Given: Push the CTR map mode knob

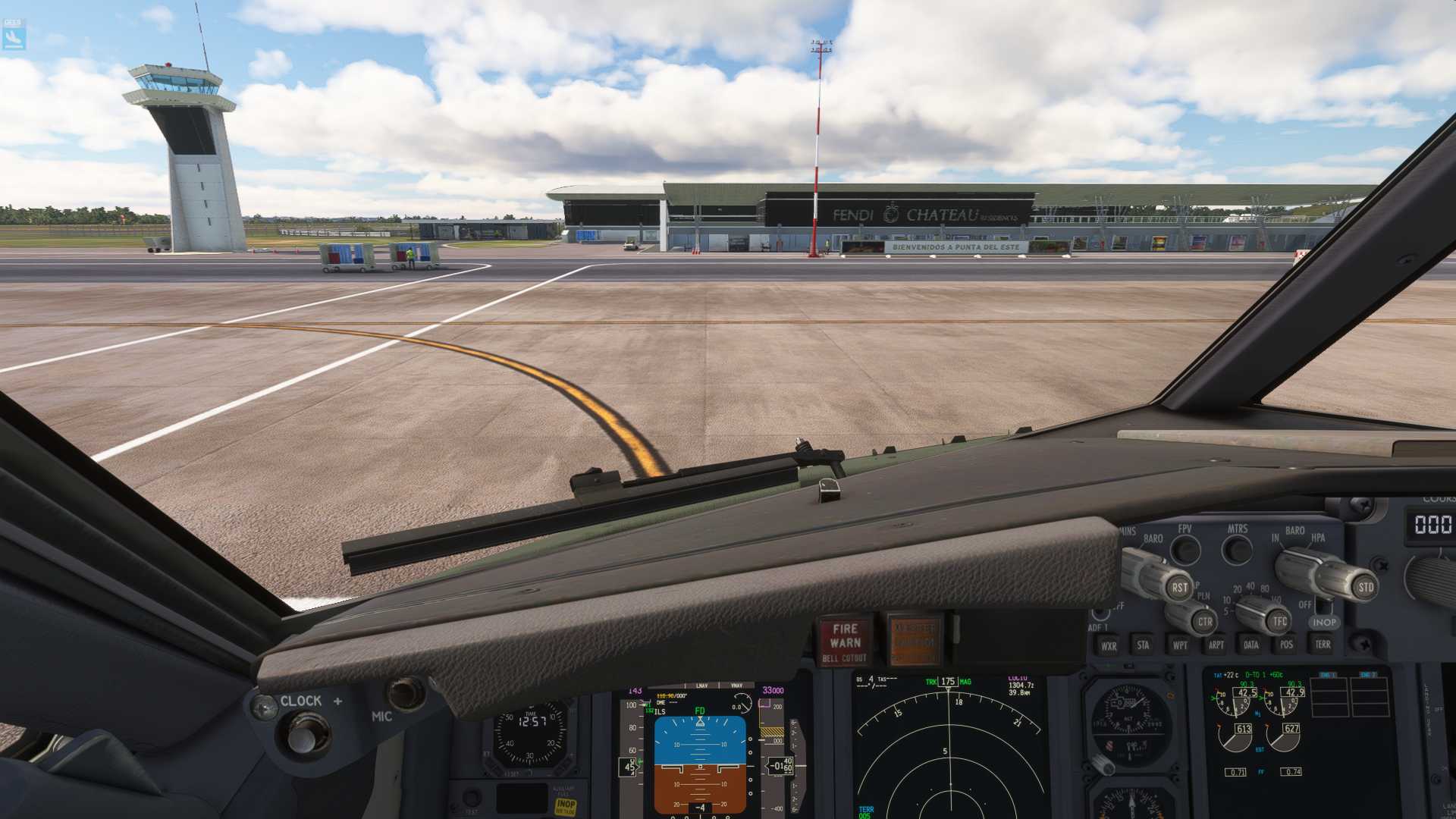Looking at the screenshot, I should point(1203,622).
